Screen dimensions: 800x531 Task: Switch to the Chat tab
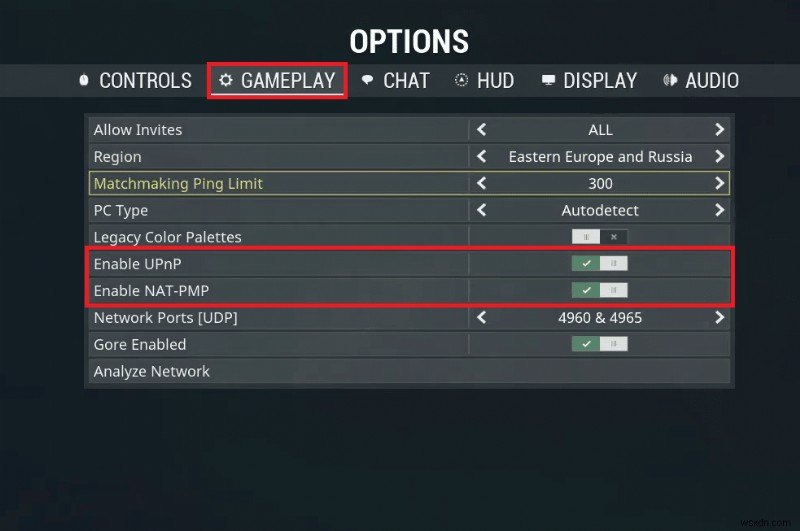396,81
